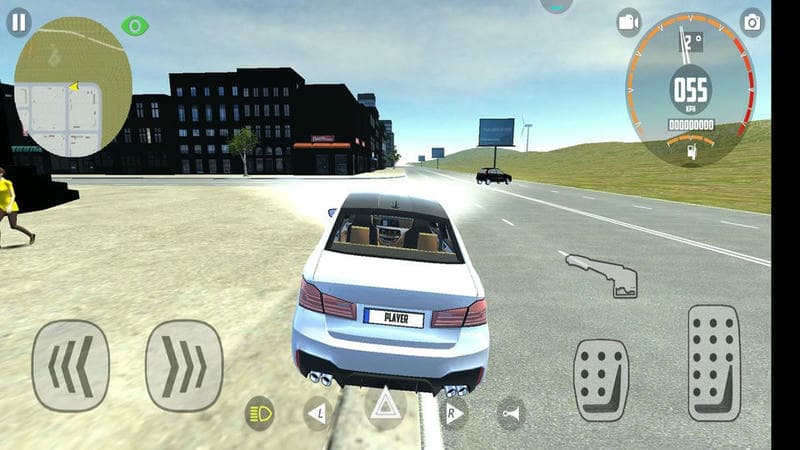This screenshot has width=800, height=450.
Task: Tap the gas accelerator pedal
Action: (714, 362)
